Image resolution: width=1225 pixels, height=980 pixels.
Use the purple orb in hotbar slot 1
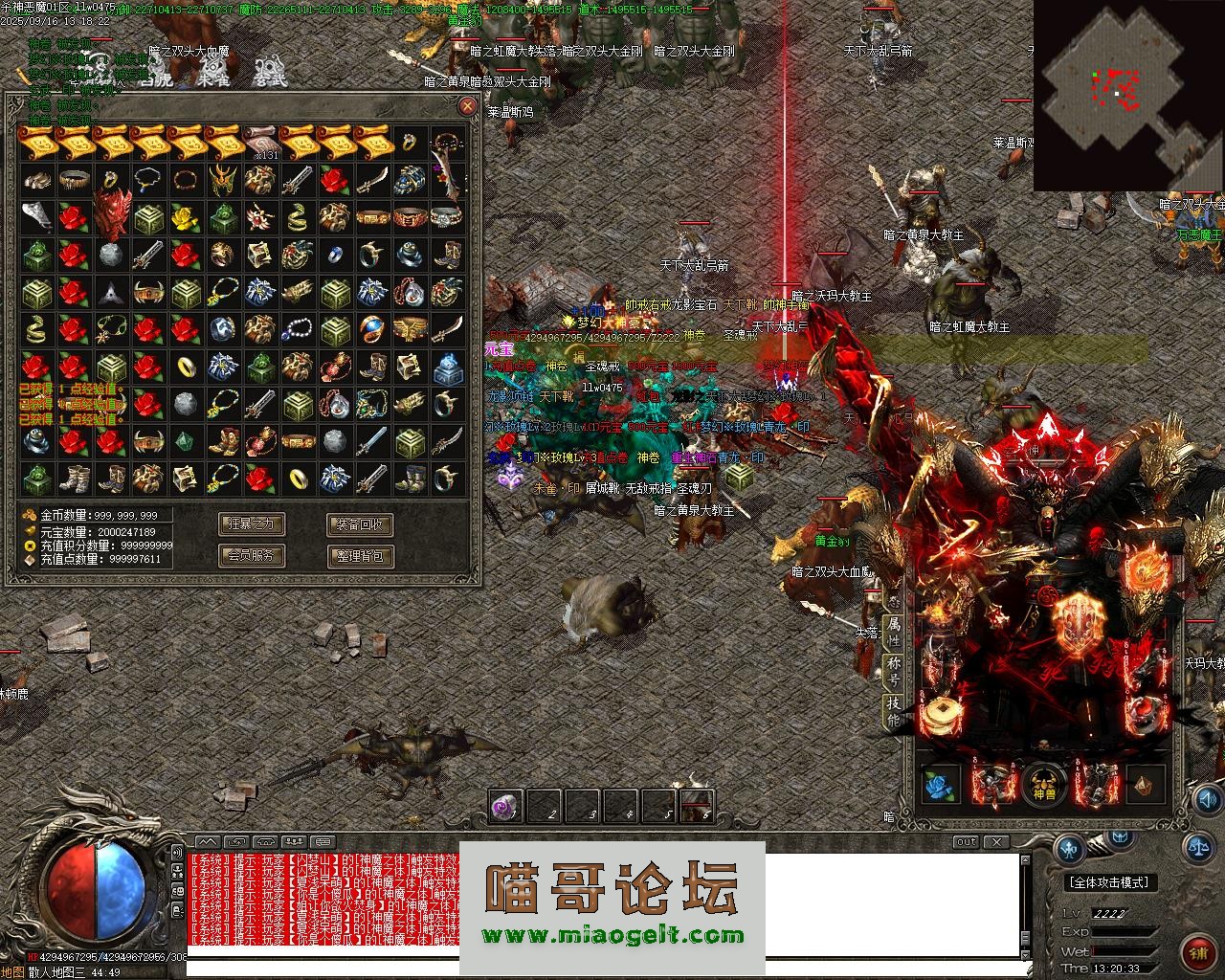505,807
